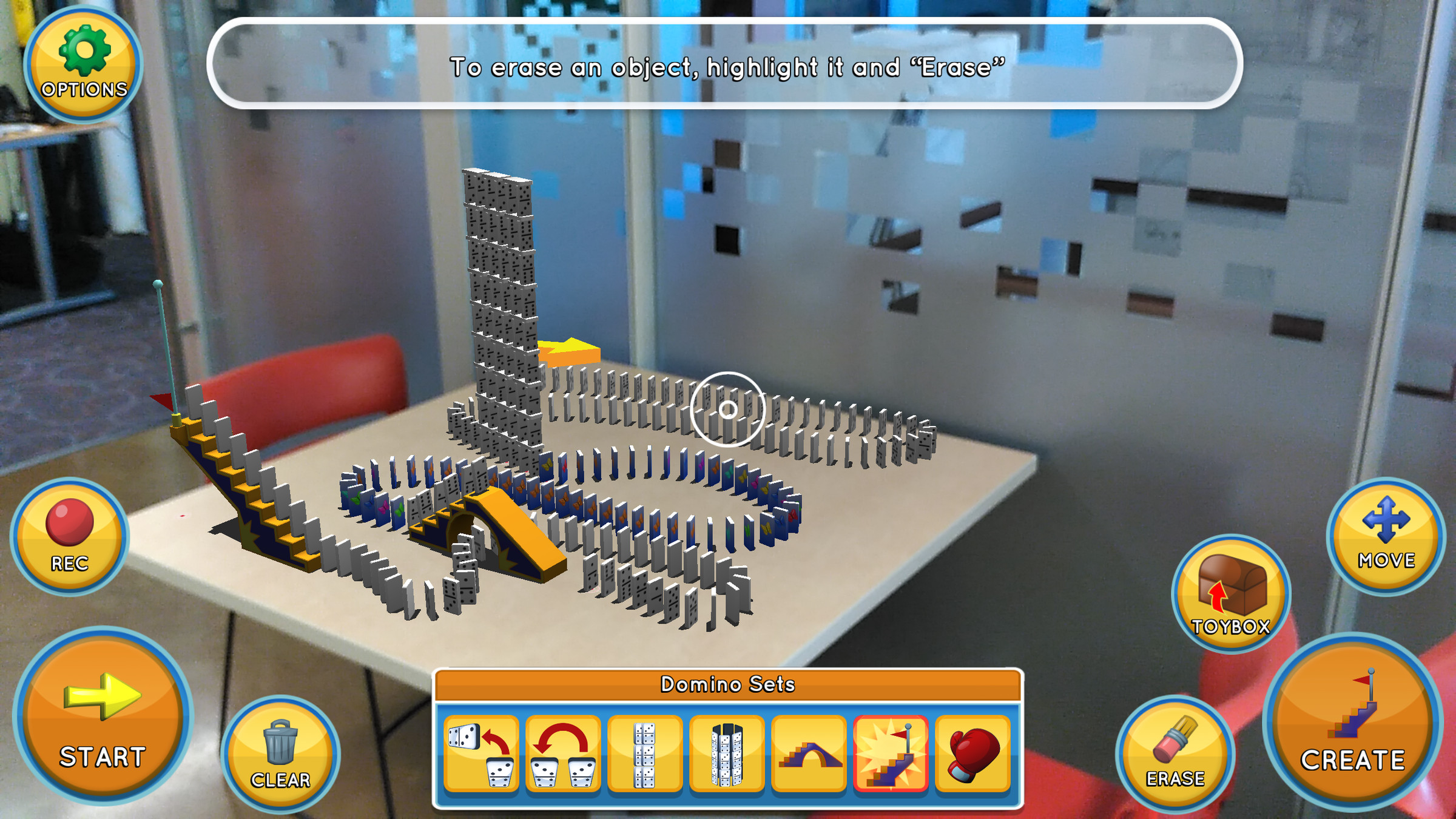Open the Toybox chest
Image resolution: width=1456 pixels, height=819 pixels.
coord(1230,593)
